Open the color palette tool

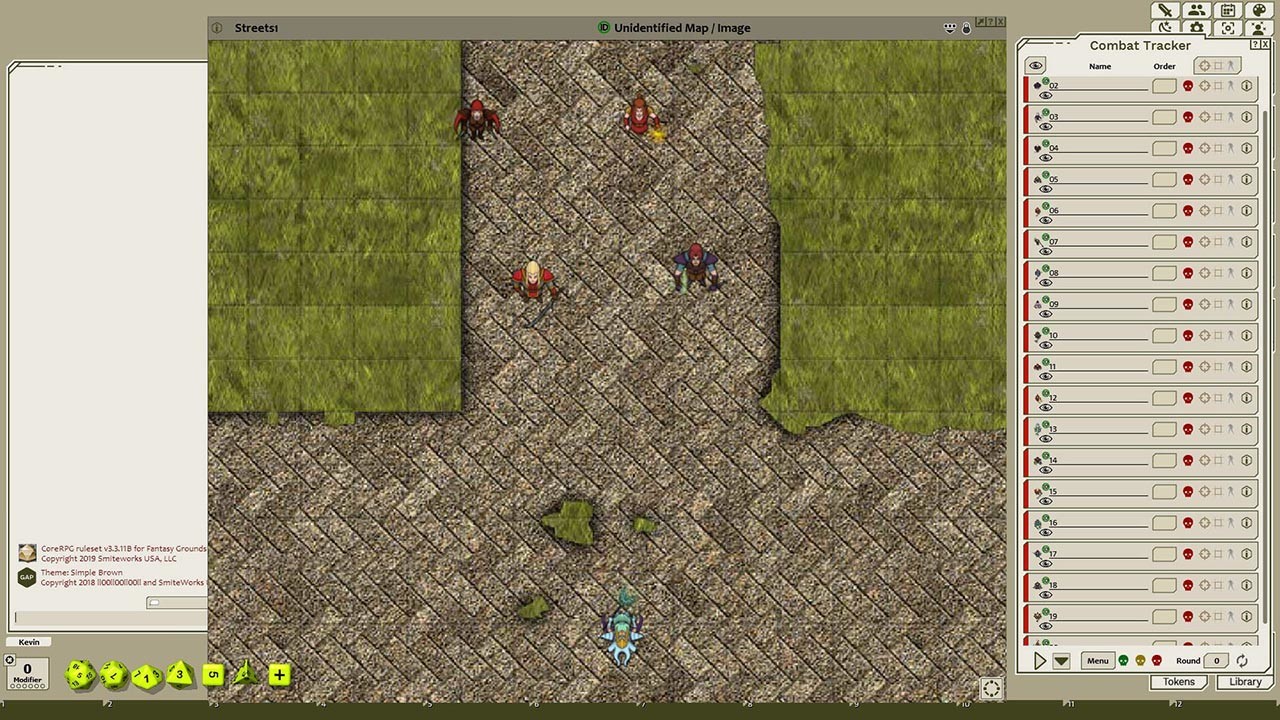1258,10
